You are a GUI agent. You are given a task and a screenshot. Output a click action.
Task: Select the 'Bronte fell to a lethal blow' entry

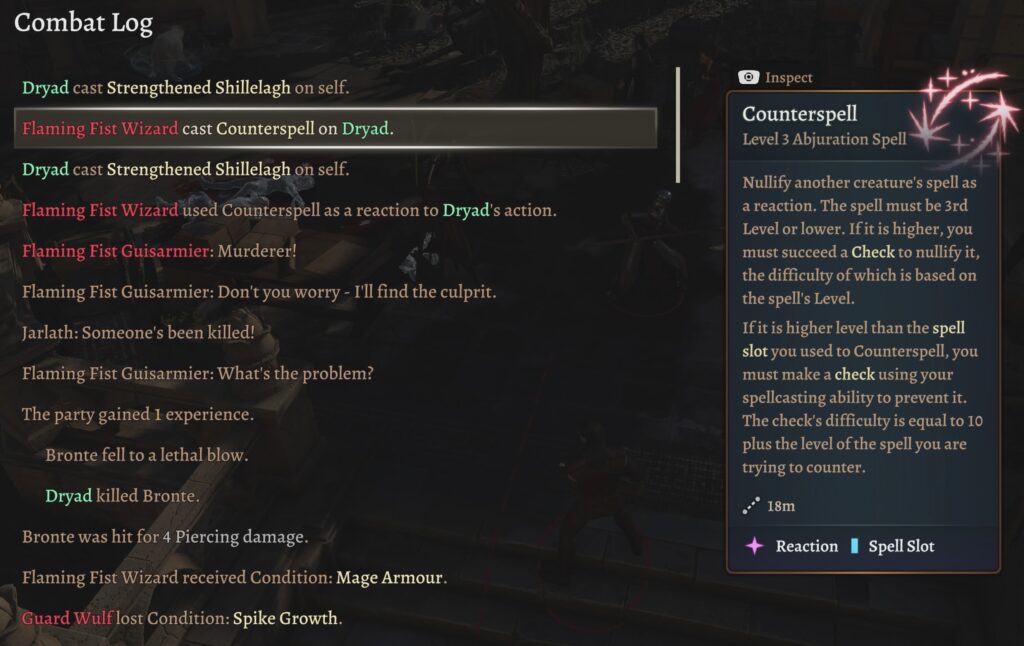click(x=147, y=455)
